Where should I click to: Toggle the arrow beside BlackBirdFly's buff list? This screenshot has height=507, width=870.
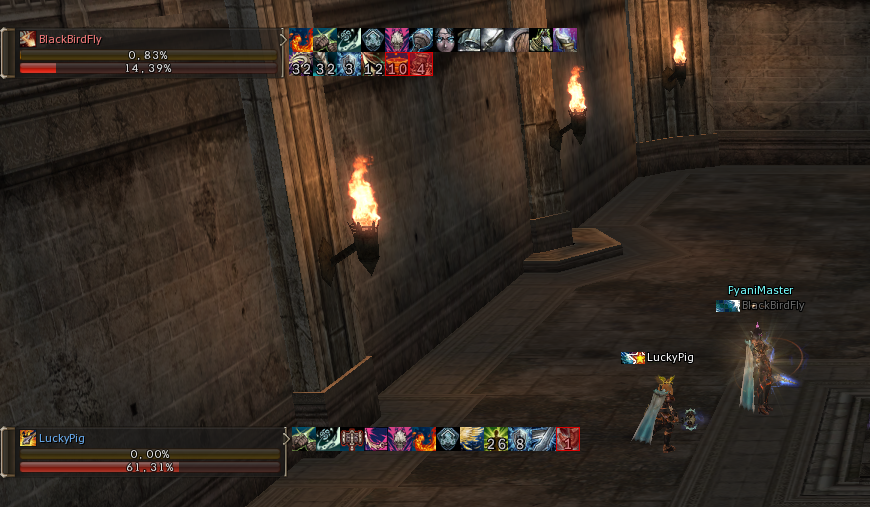tap(283, 41)
